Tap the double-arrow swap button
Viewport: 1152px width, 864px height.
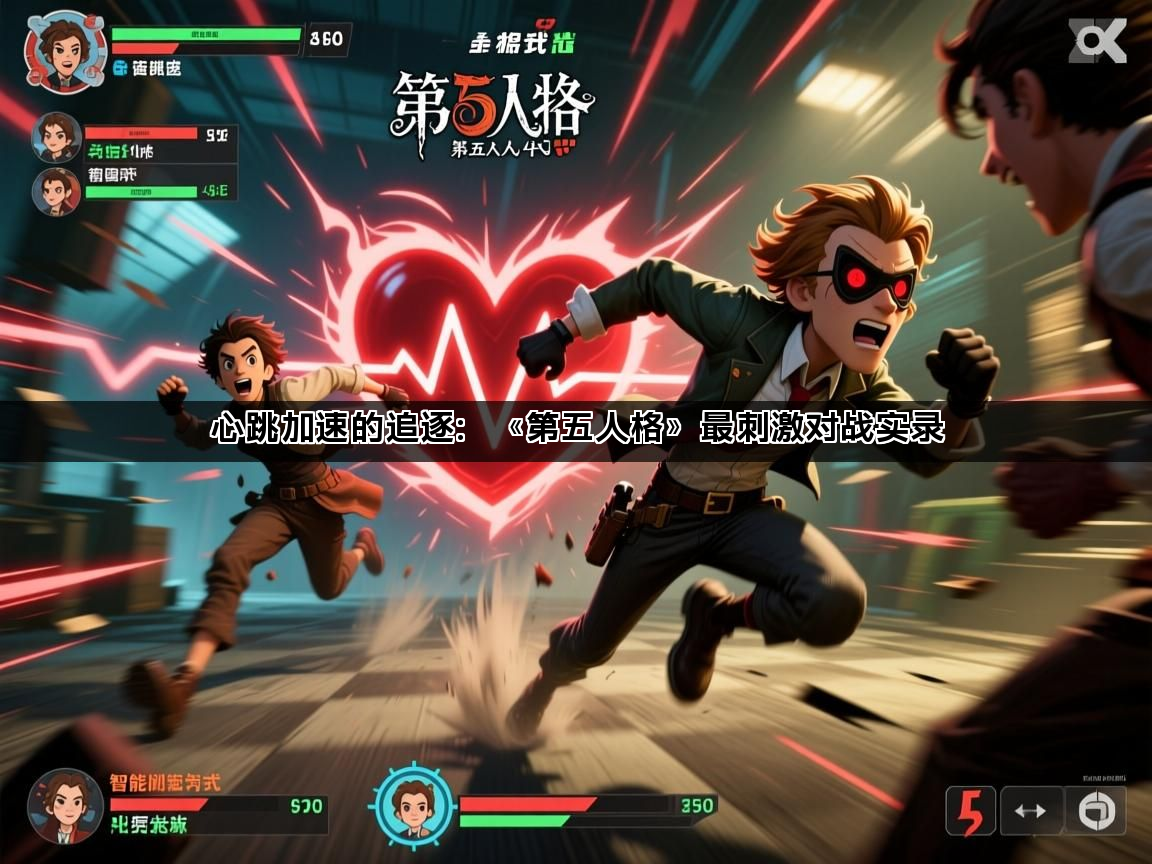pyautogui.click(x=1030, y=810)
